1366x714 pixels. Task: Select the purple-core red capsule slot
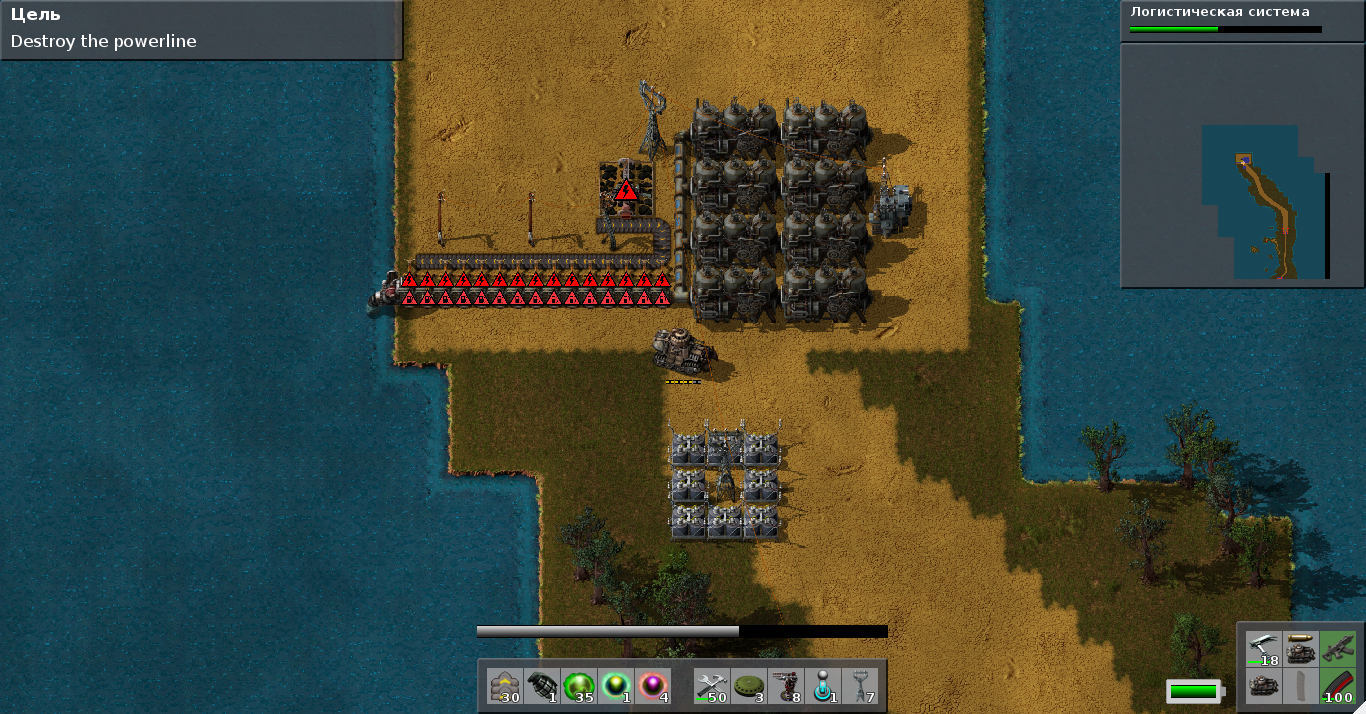point(653,687)
